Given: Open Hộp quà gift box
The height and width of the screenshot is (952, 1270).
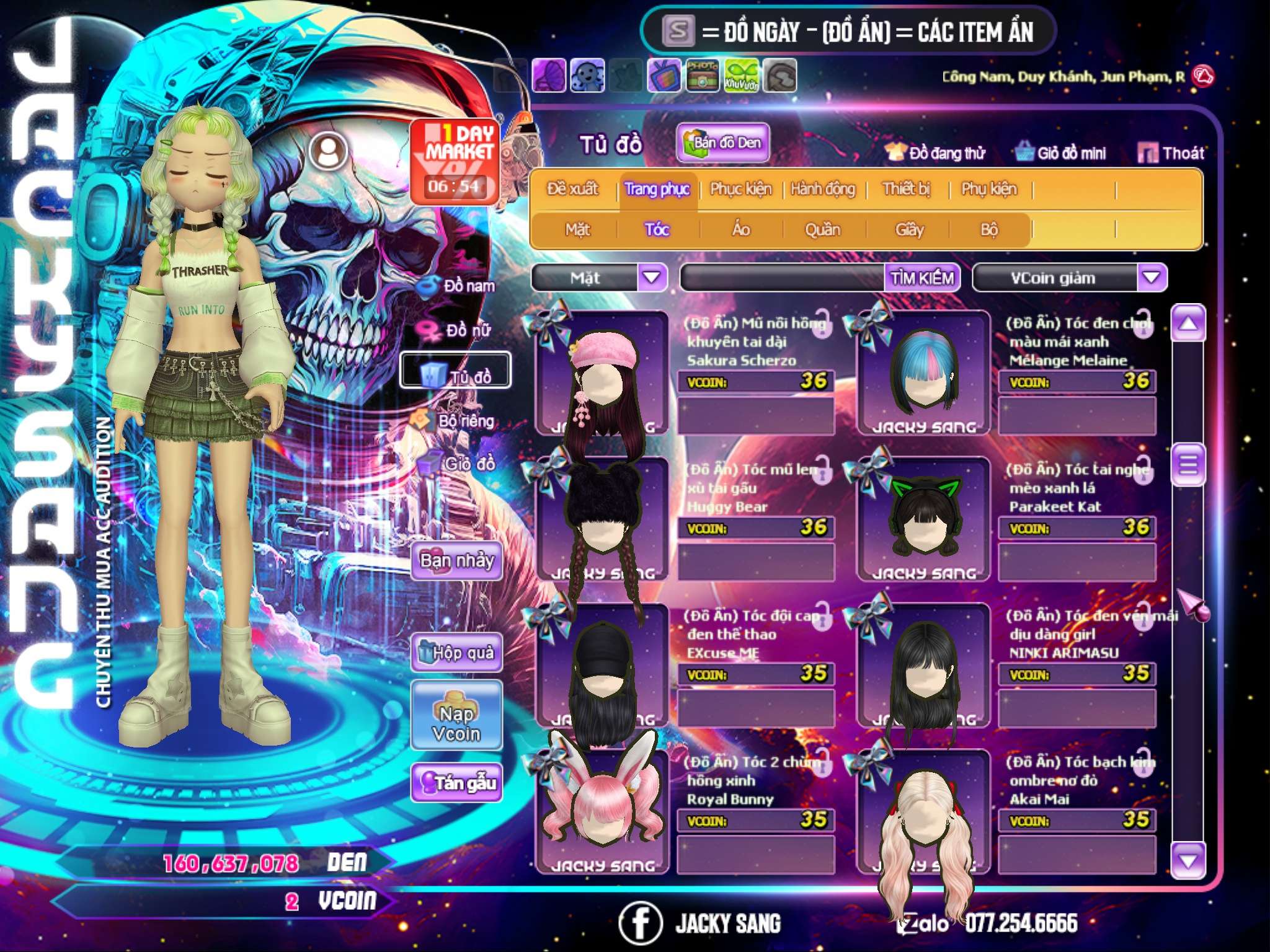Looking at the screenshot, I should pos(456,653).
